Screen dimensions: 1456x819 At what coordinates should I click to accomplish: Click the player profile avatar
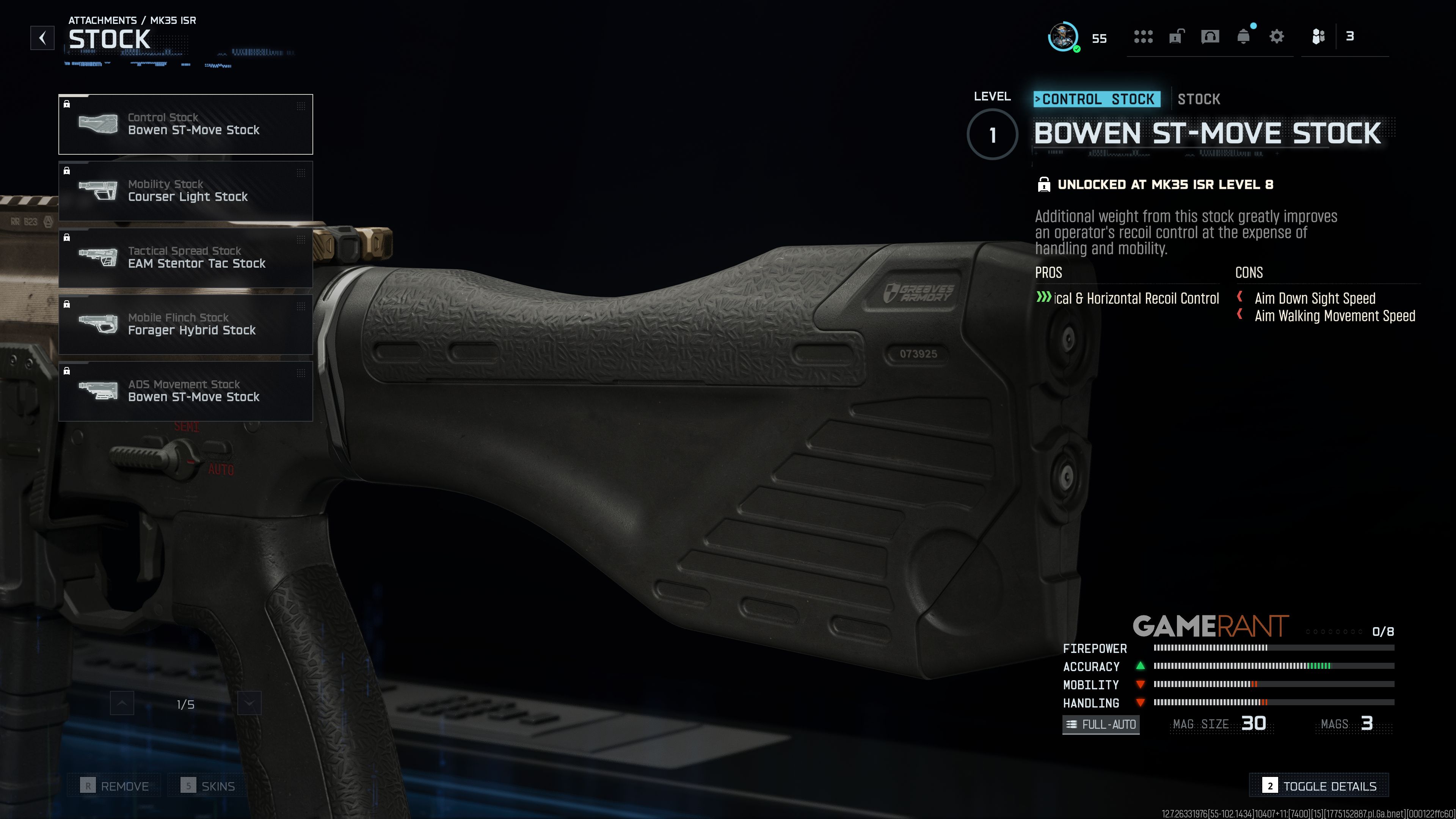point(1063,37)
